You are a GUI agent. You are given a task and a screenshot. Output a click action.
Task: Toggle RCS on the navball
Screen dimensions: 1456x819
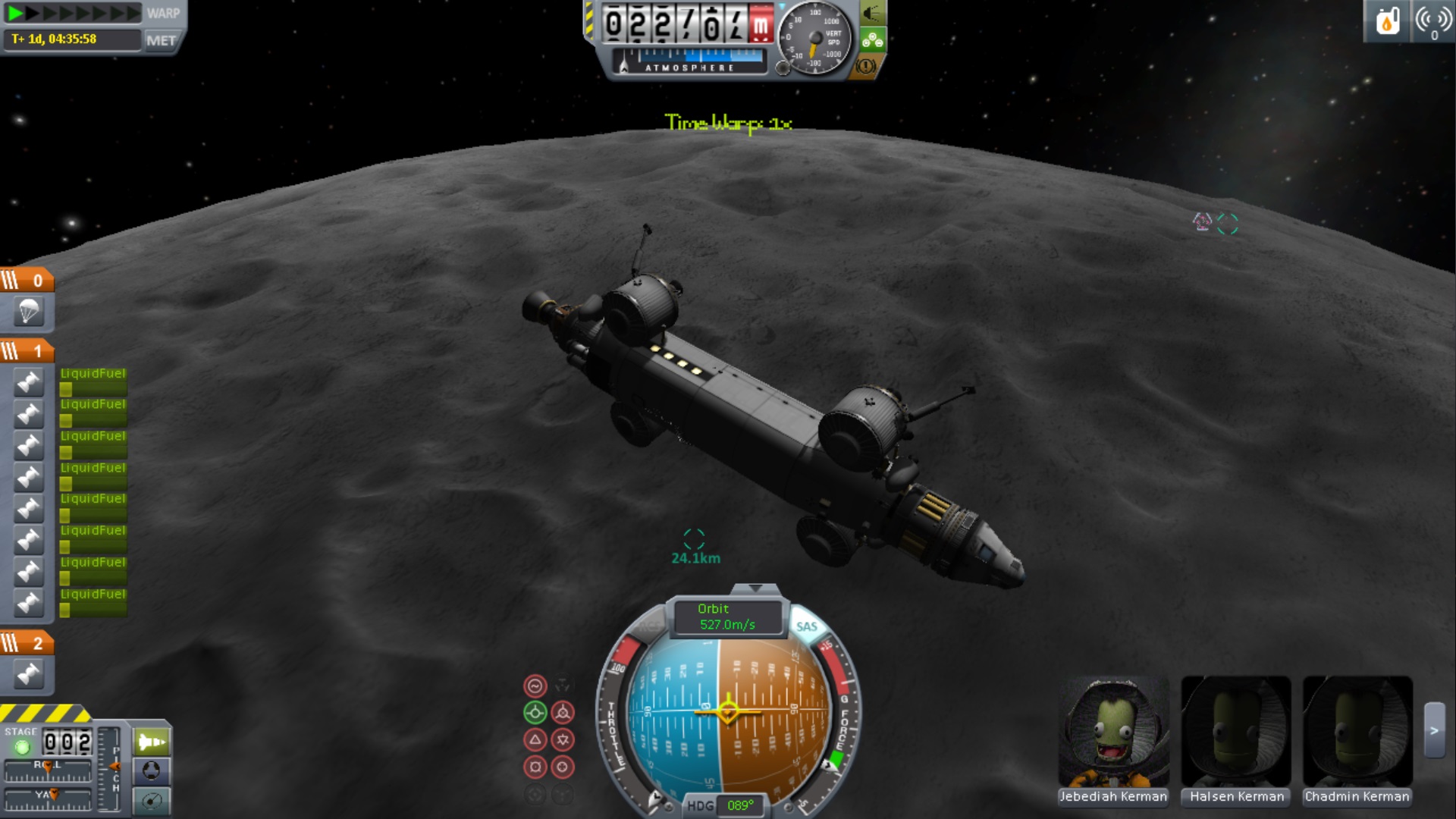(x=650, y=626)
